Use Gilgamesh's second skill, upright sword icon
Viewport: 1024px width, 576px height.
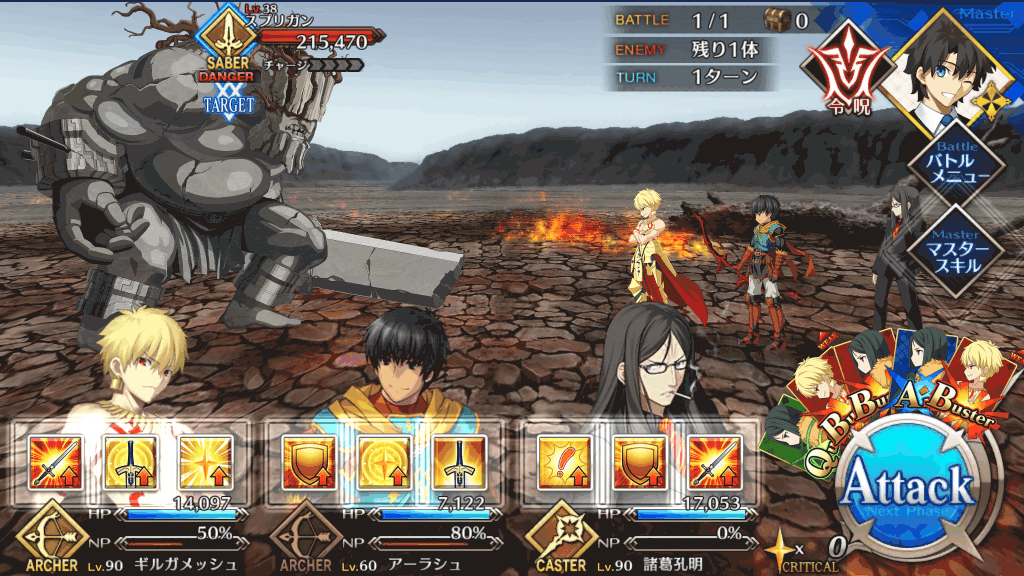click(130, 461)
